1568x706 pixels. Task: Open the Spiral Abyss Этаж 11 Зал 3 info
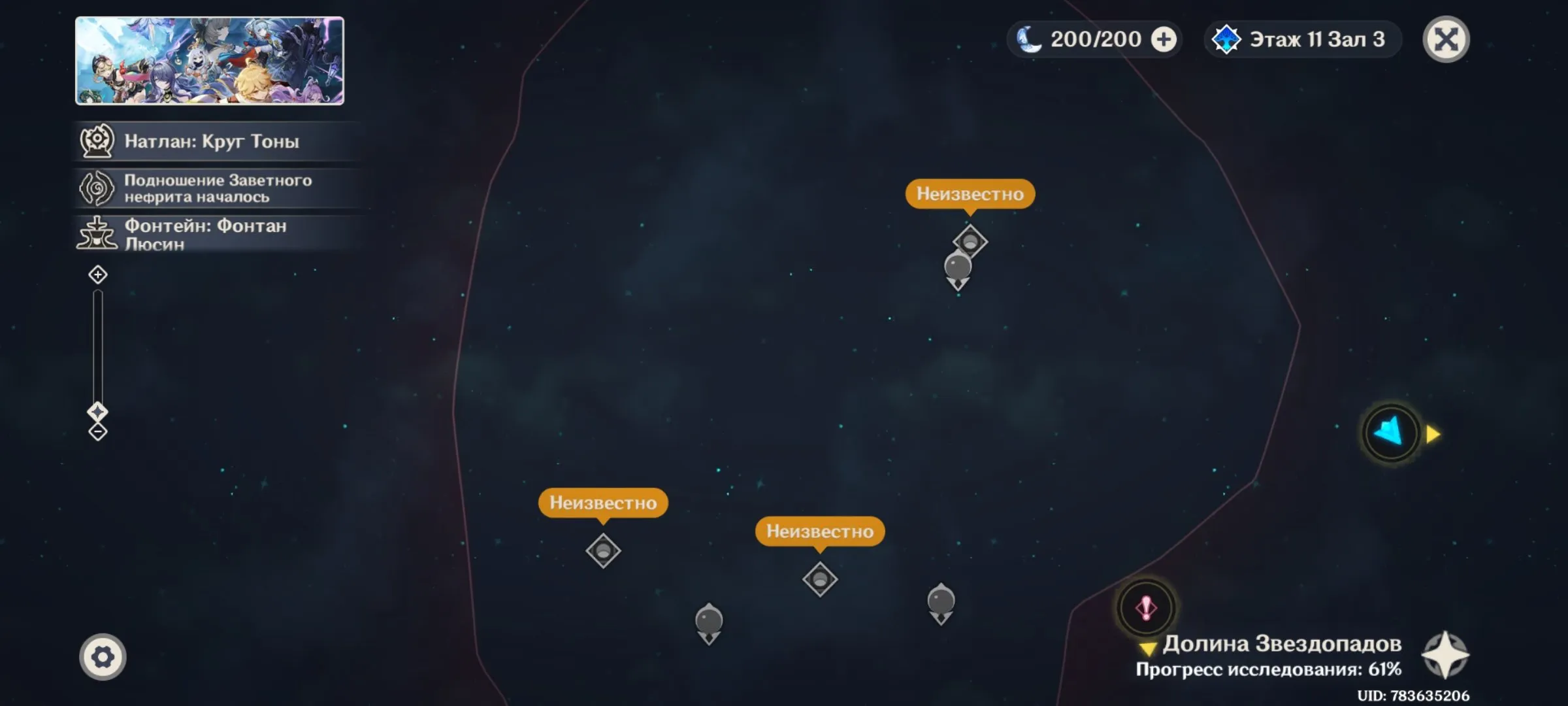point(1302,39)
